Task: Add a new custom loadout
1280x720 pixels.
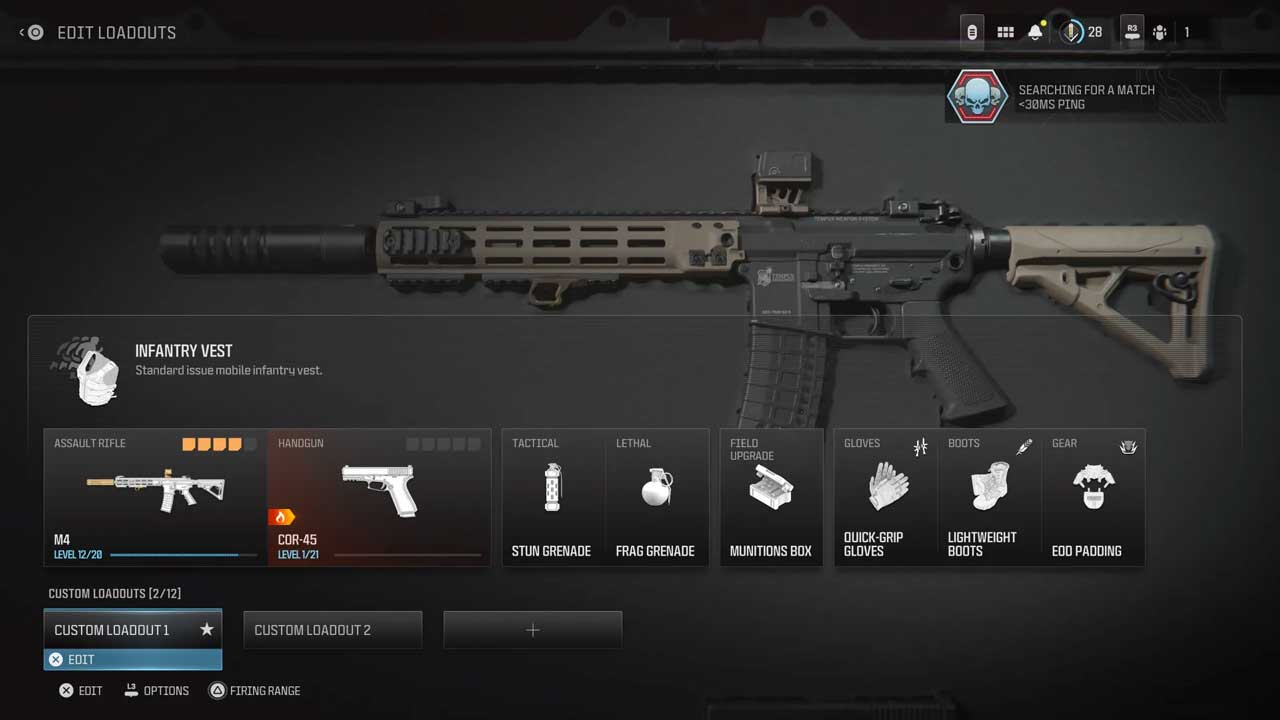Action: tap(532, 630)
